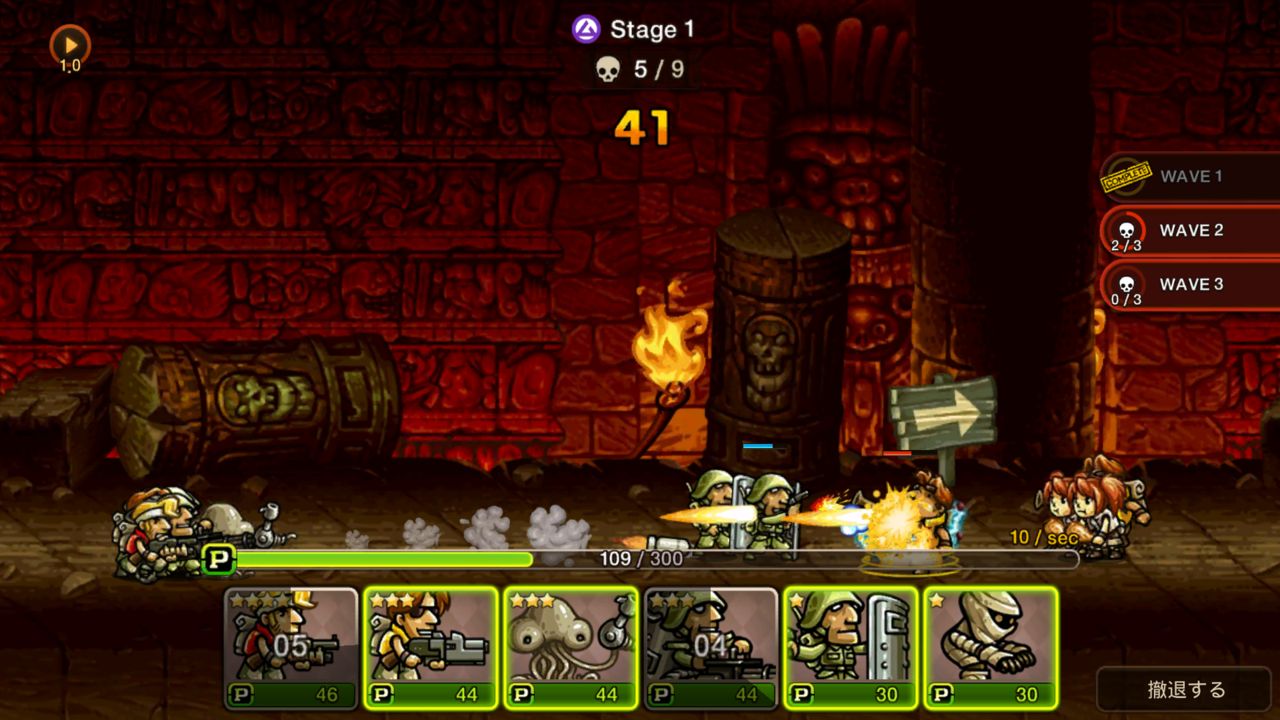The width and height of the screenshot is (1280, 720).
Task: Tap the red WAVE 2 progress circle
Action: click(x=1124, y=231)
